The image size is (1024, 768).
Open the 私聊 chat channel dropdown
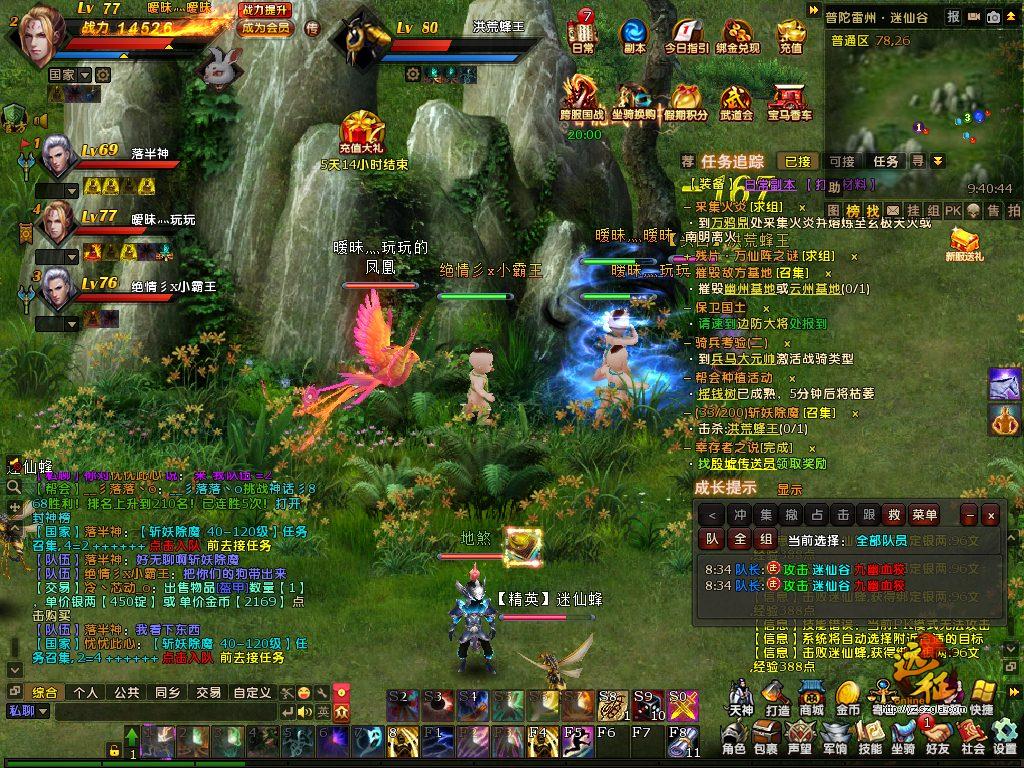click(x=28, y=711)
